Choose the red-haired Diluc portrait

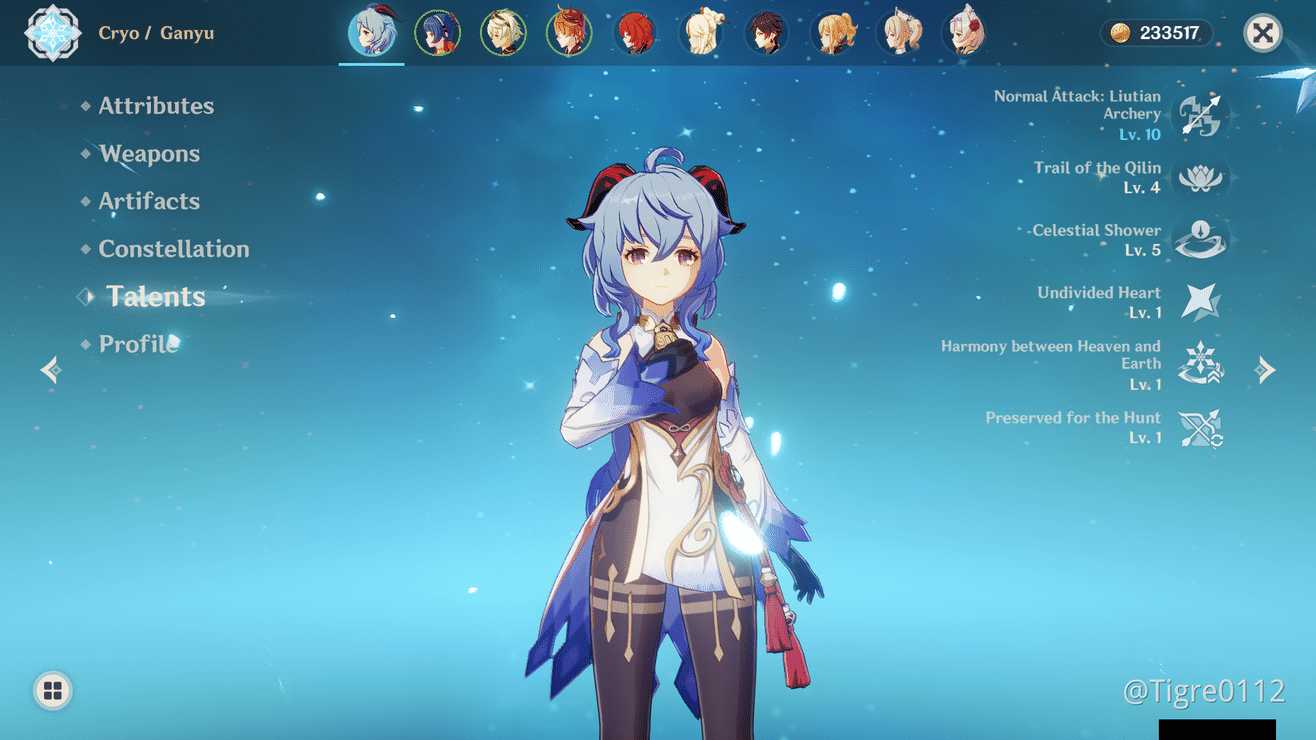pyautogui.click(x=635, y=33)
